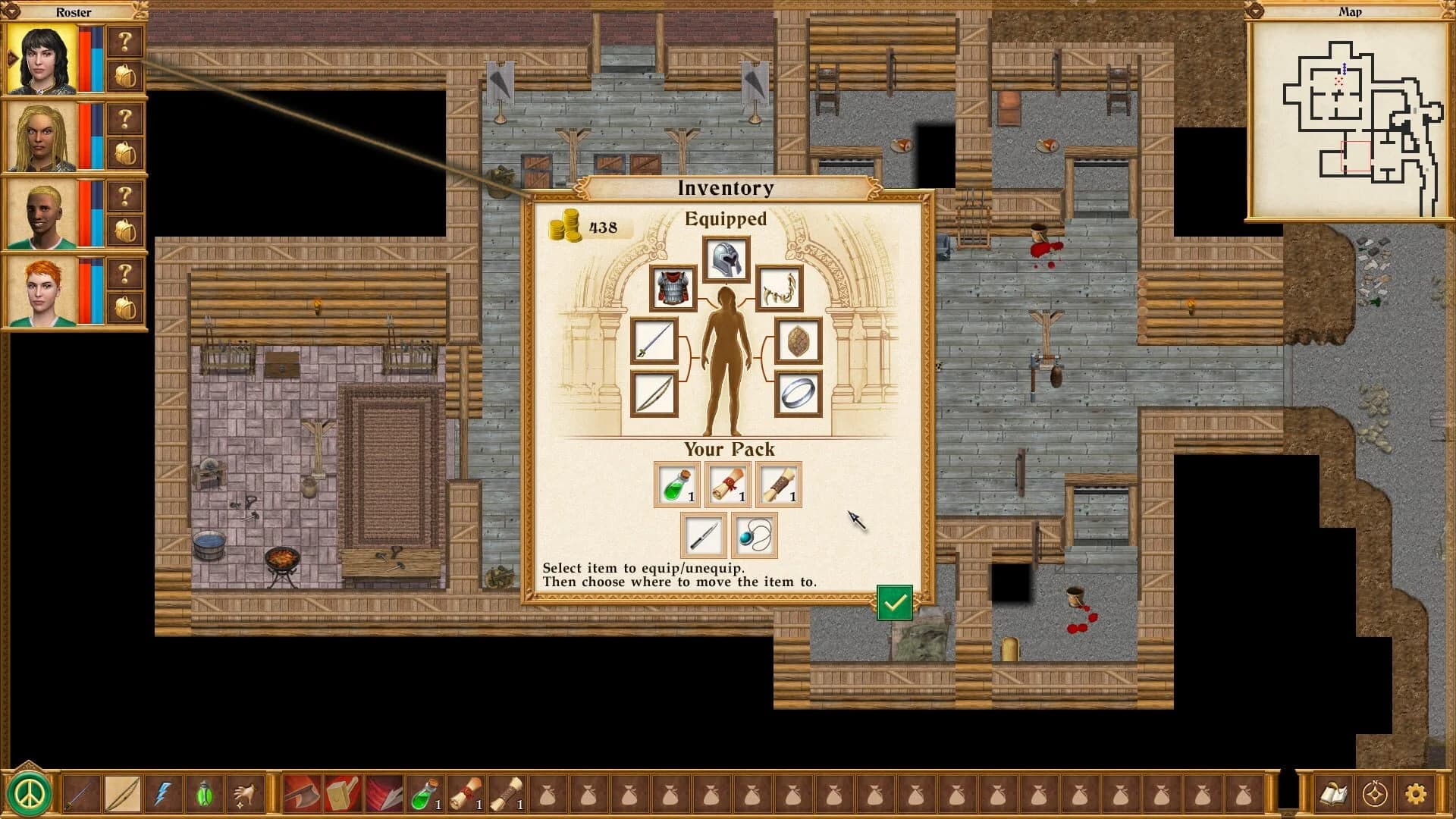The height and width of the screenshot is (819, 1456).
Task: Use the axe quick-item in the toolbar
Action: (x=301, y=791)
